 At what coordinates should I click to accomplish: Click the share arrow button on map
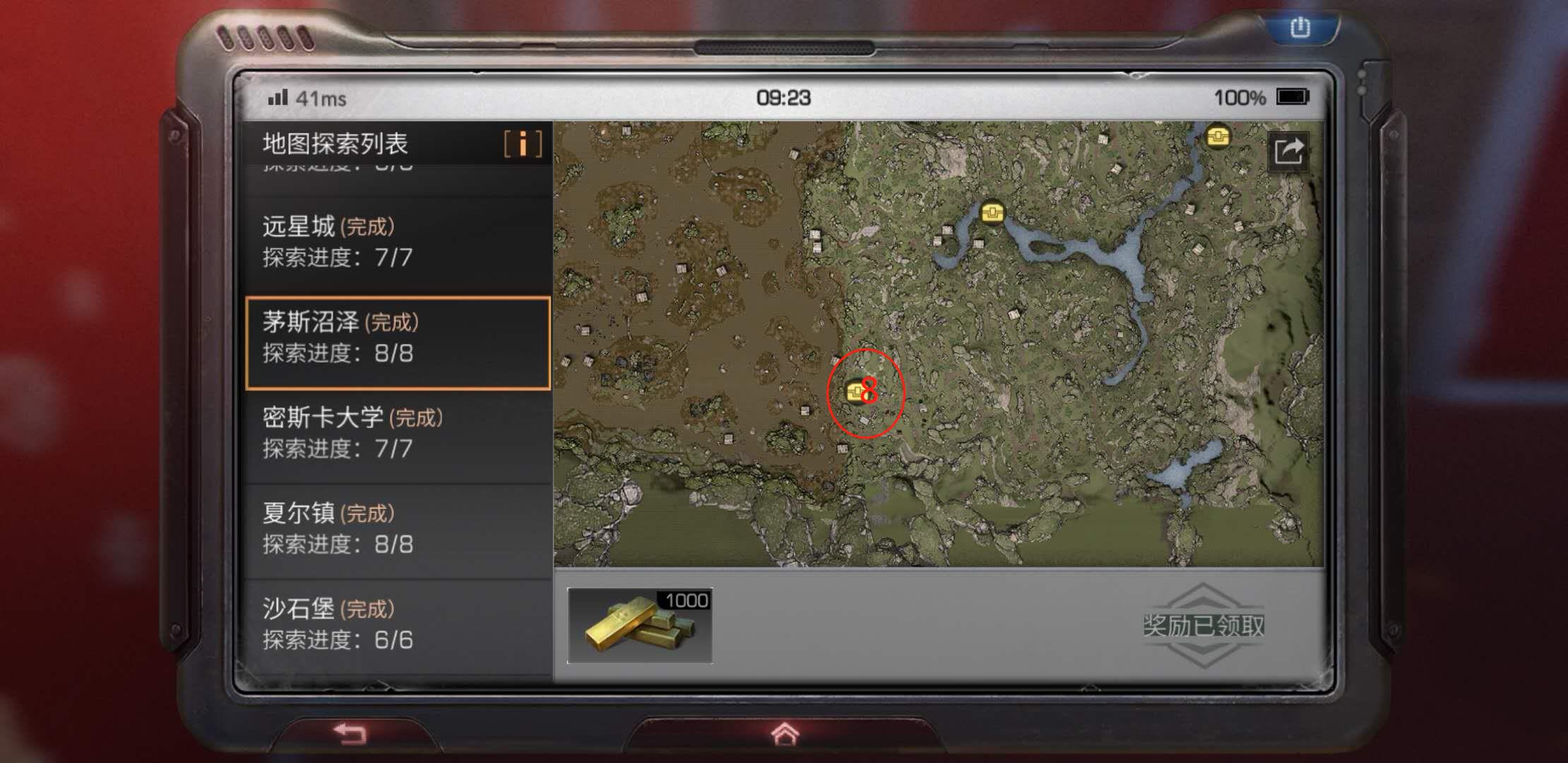tap(1288, 151)
